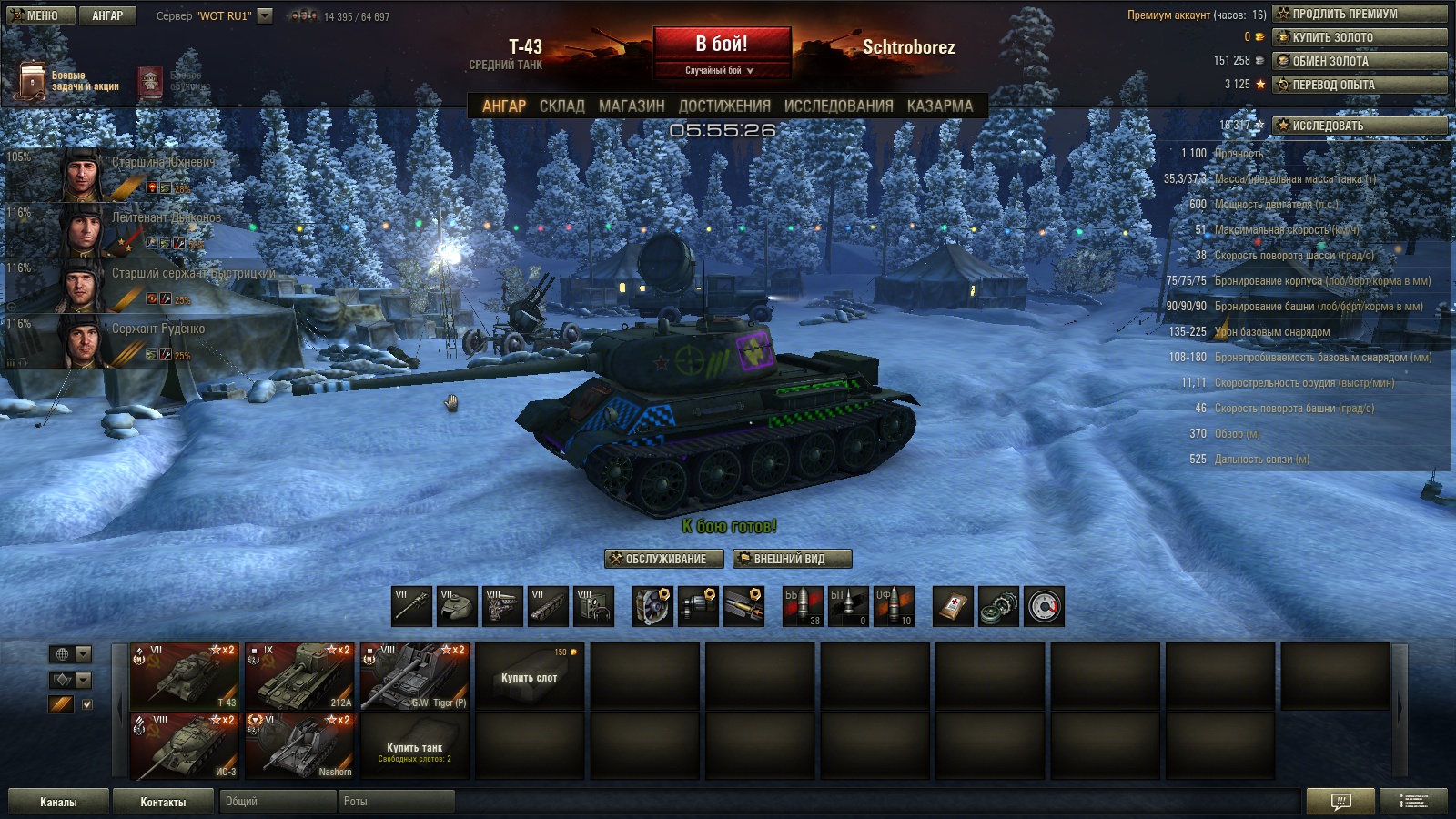Open ОБМЕН ЗОЛОТА exchange
1456x819 pixels.
[1360, 61]
